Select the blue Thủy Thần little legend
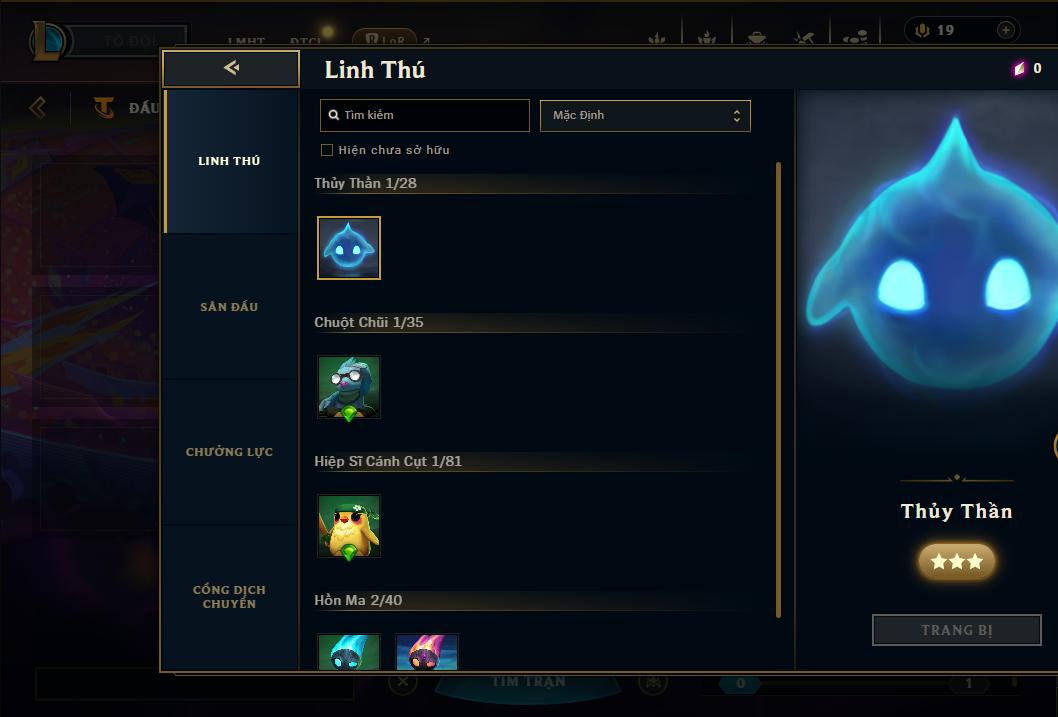Image resolution: width=1058 pixels, height=717 pixels. click(x=349, y=248)
